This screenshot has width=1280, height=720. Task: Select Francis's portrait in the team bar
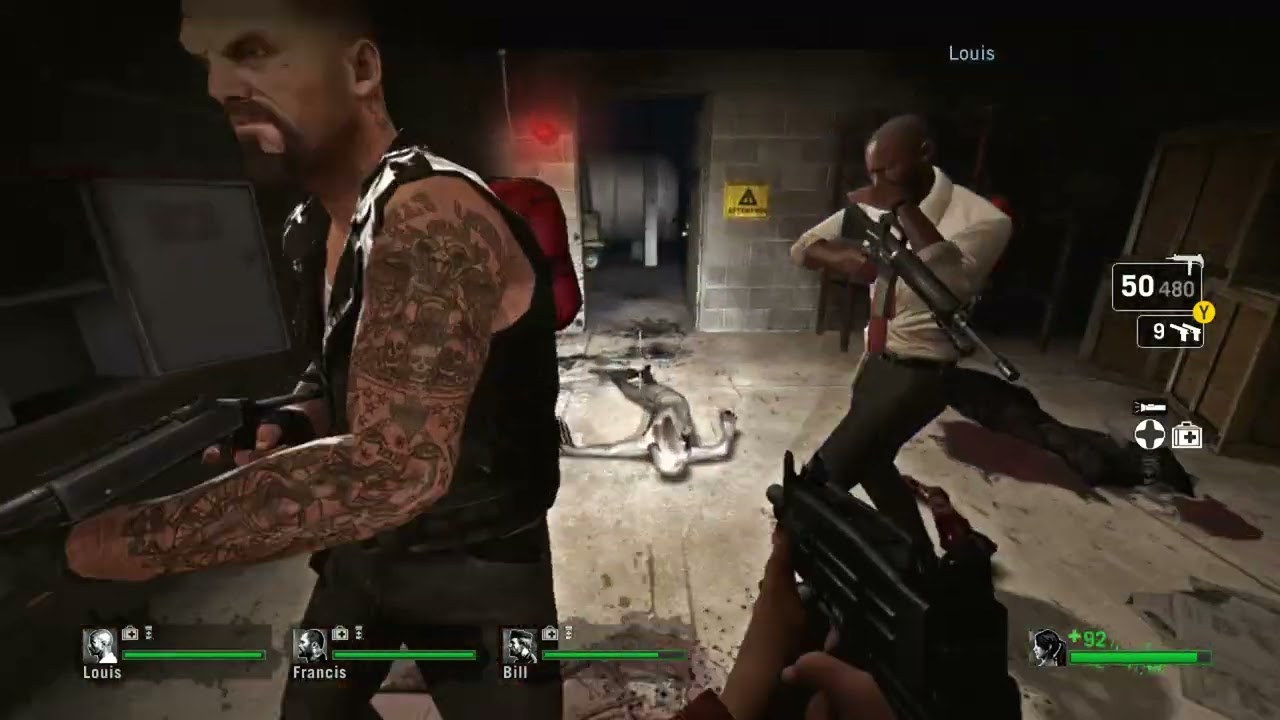pyautogui.click(x=310, y=646)
